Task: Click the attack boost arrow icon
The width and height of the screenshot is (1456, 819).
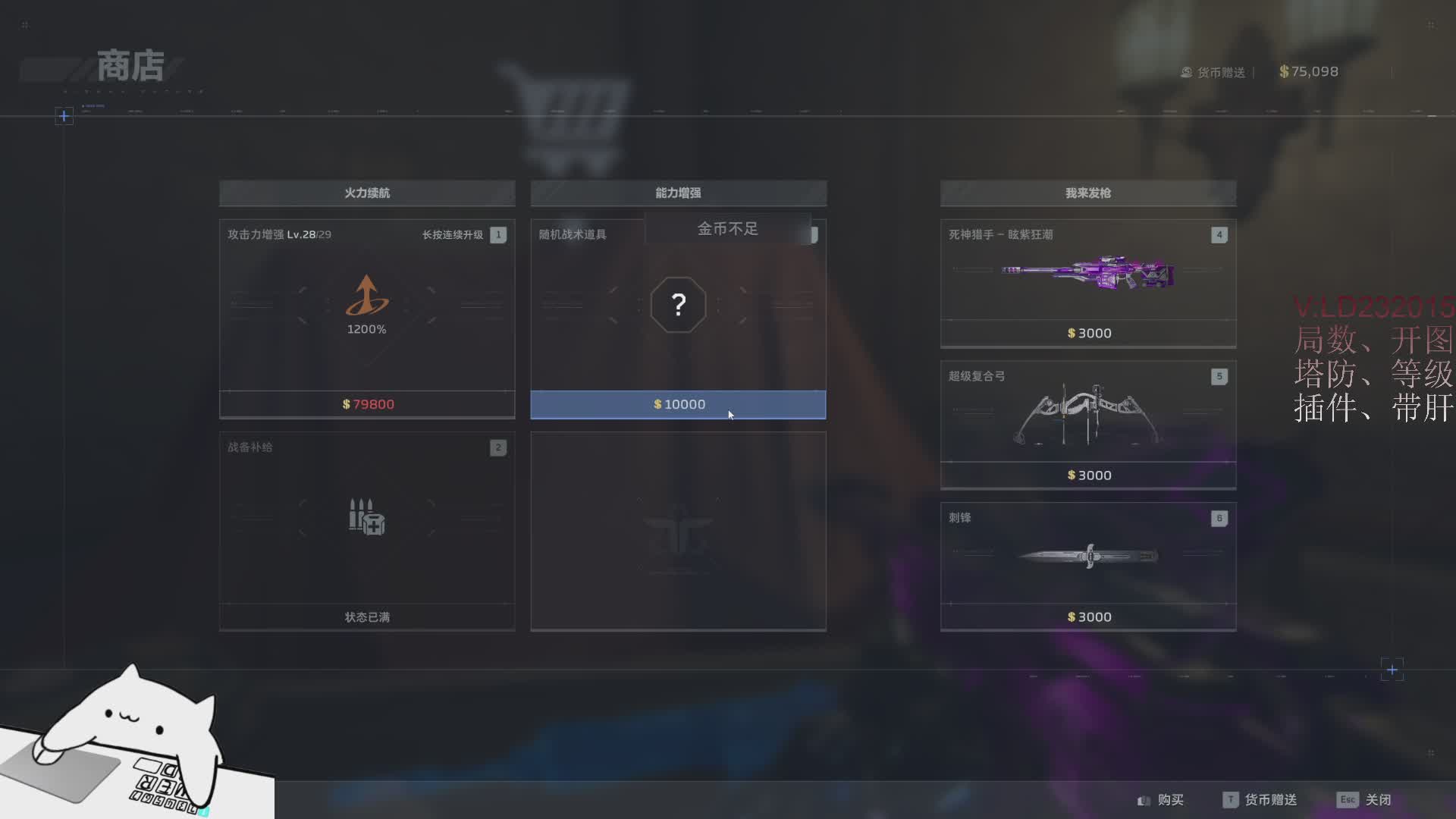Action: 367,296
